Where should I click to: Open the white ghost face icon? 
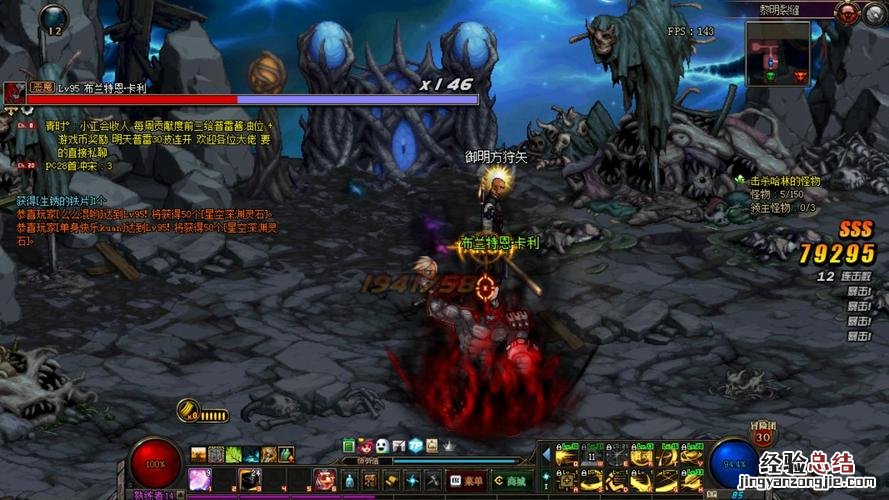coord(382,445)
